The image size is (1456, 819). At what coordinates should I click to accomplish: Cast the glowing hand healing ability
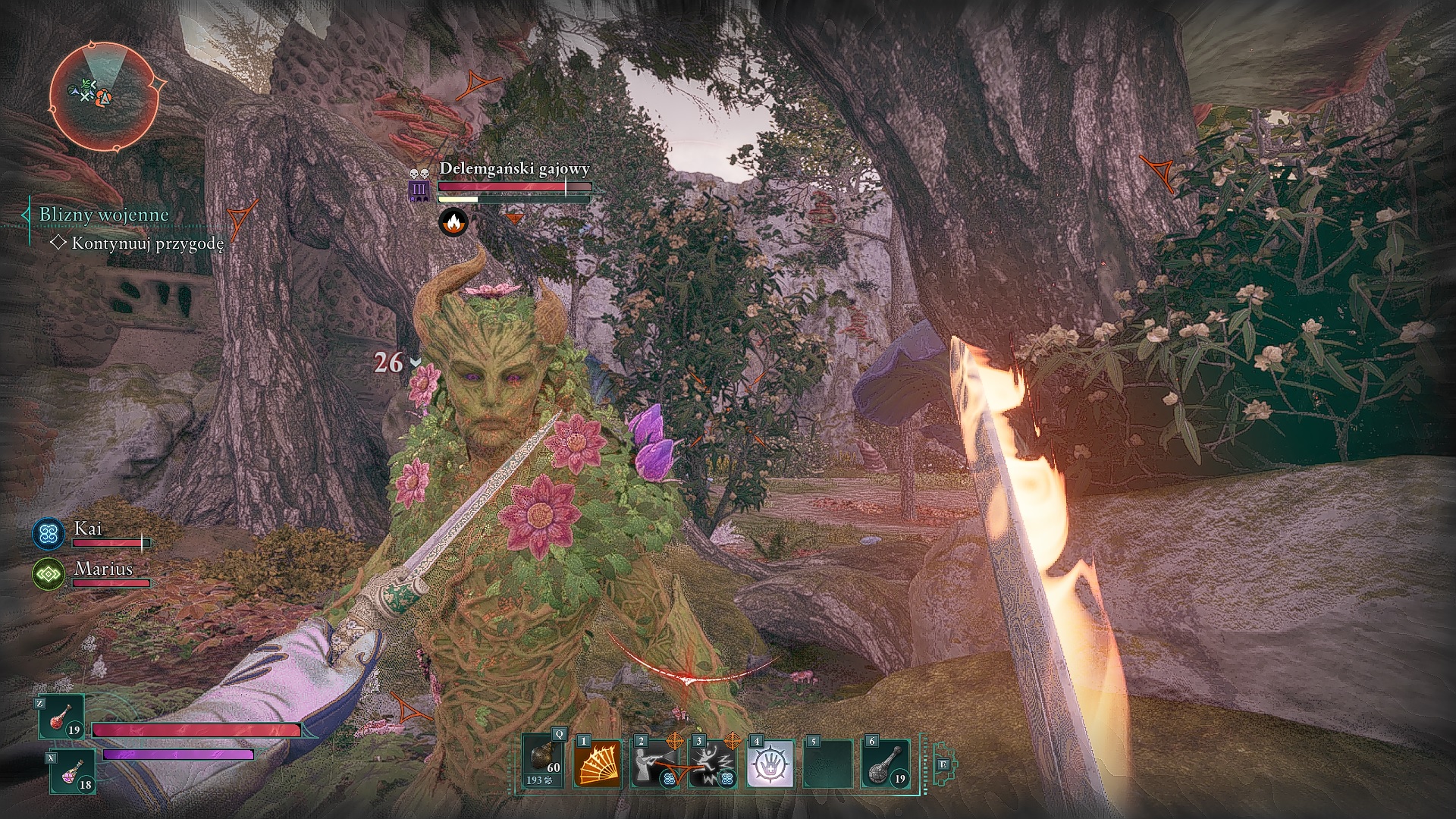tap(770, 764)
